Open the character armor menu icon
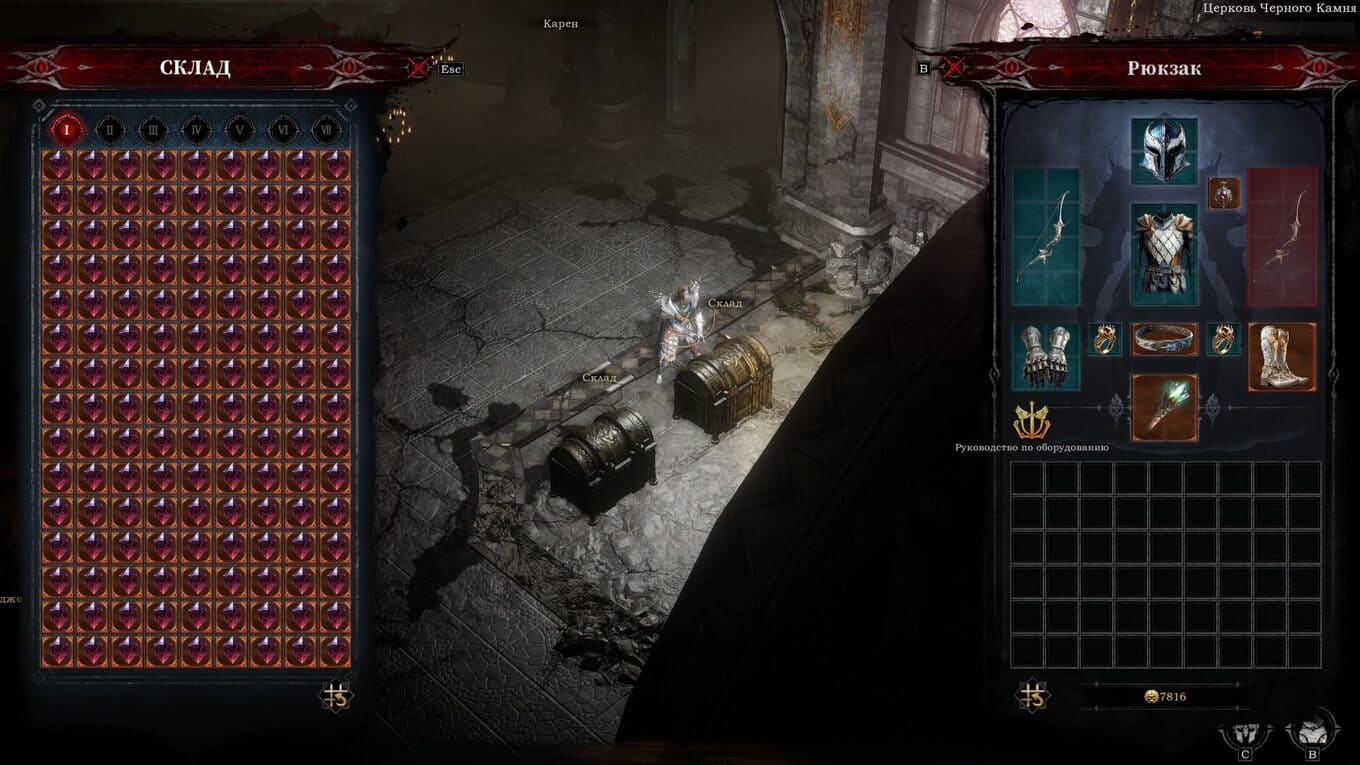The width and height of the screenshot is (1360, 765). click(x=1244, y=736)
